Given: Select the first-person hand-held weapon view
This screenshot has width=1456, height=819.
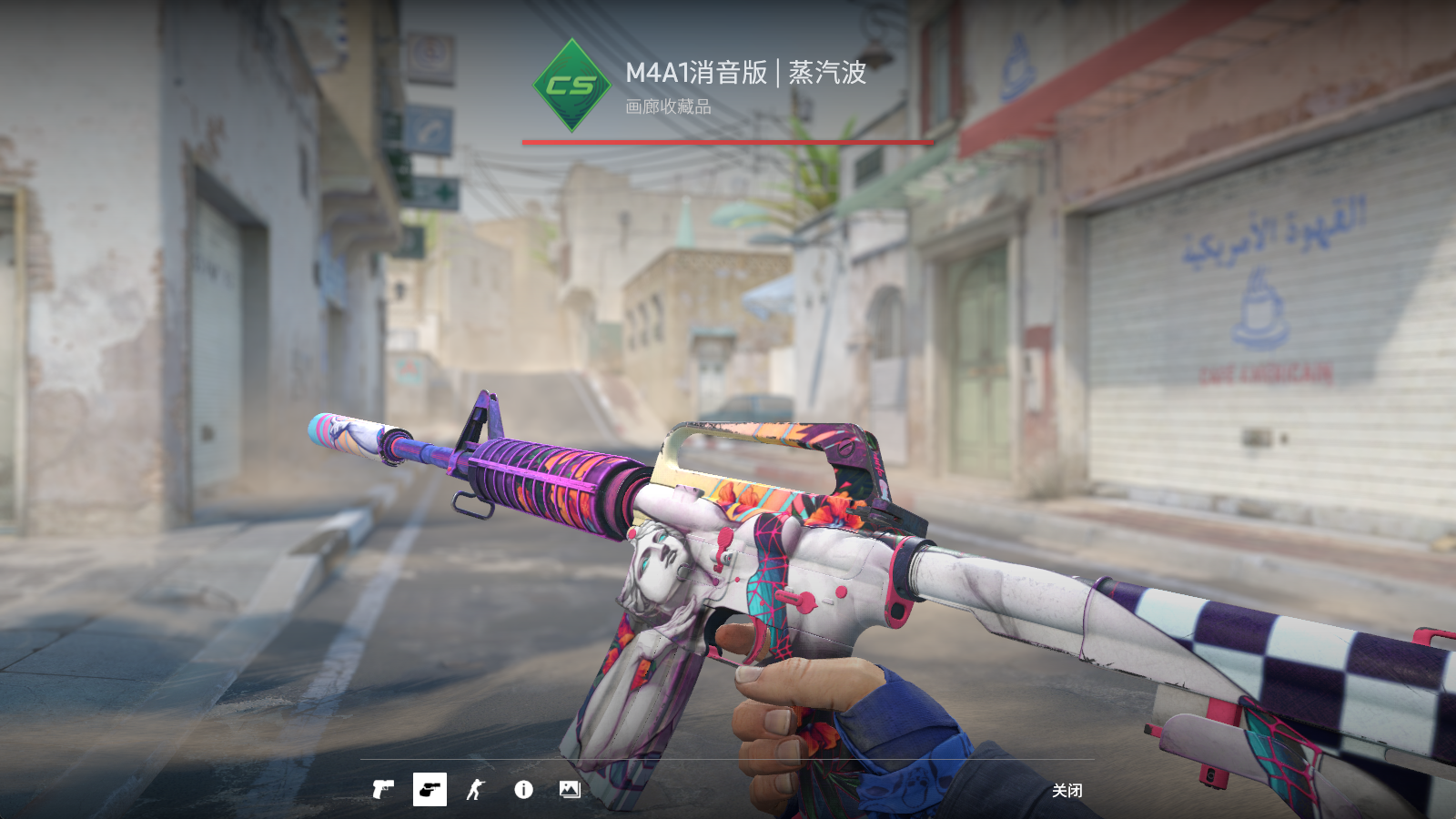Looking at the screenshot, I should click(x=430, y=789).
